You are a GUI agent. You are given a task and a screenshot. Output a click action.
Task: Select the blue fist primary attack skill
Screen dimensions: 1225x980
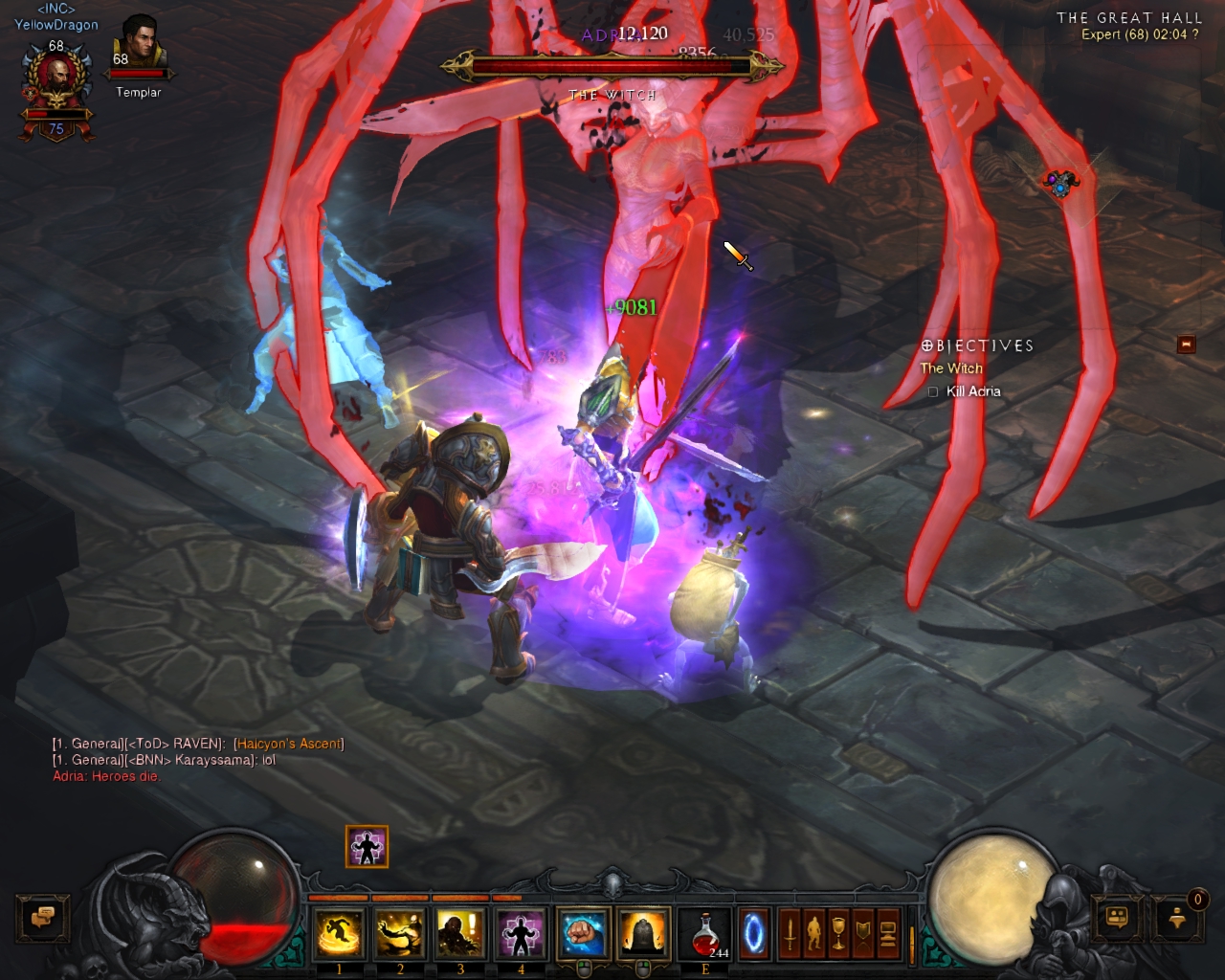click(x=583, y=933)
